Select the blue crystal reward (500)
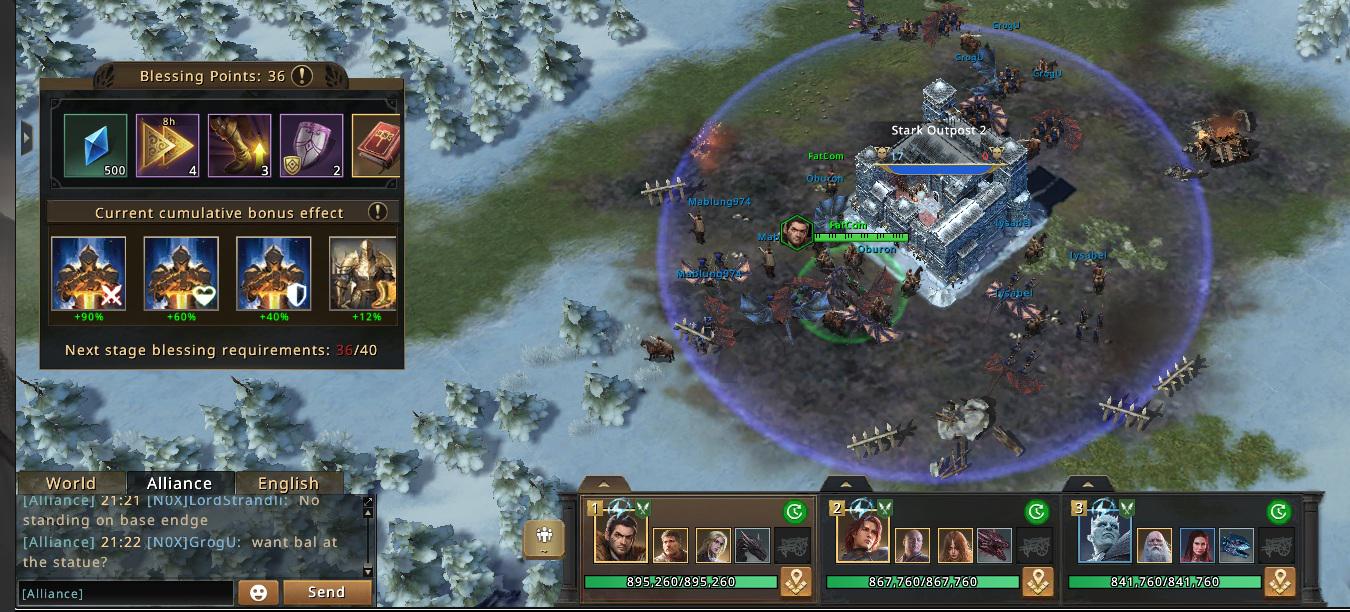 [96, 146]
